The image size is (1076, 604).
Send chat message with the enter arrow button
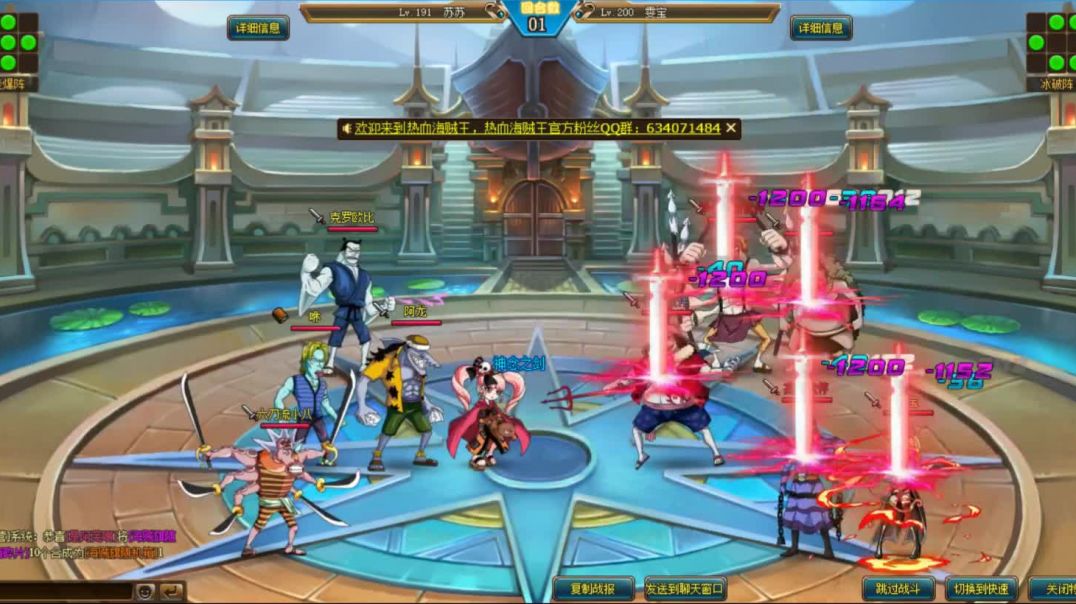point(172,591)
